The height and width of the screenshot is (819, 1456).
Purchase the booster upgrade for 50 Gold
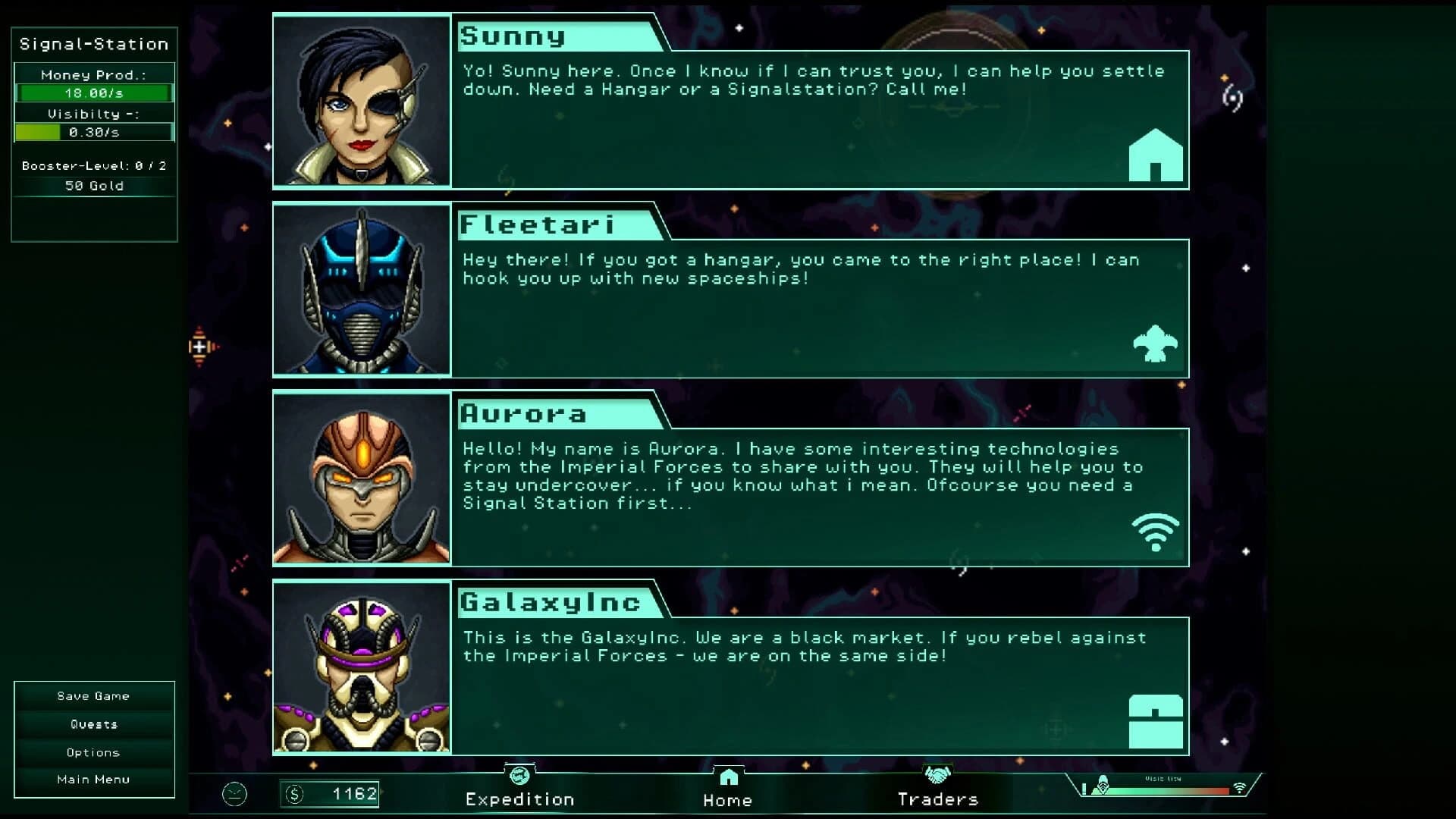click(x=94, y=185)
